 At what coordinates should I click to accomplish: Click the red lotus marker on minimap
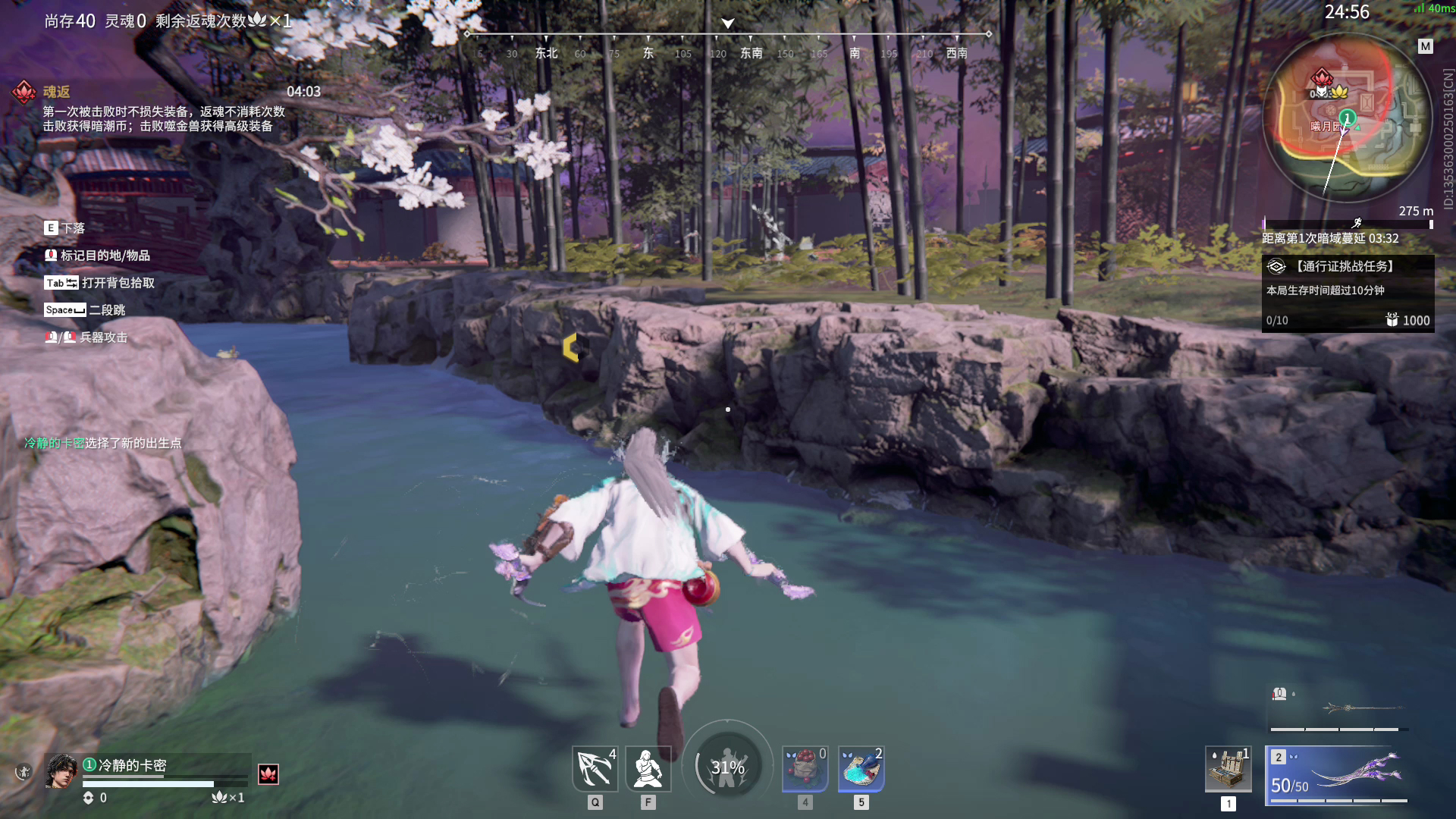(x=1322, y=77)
